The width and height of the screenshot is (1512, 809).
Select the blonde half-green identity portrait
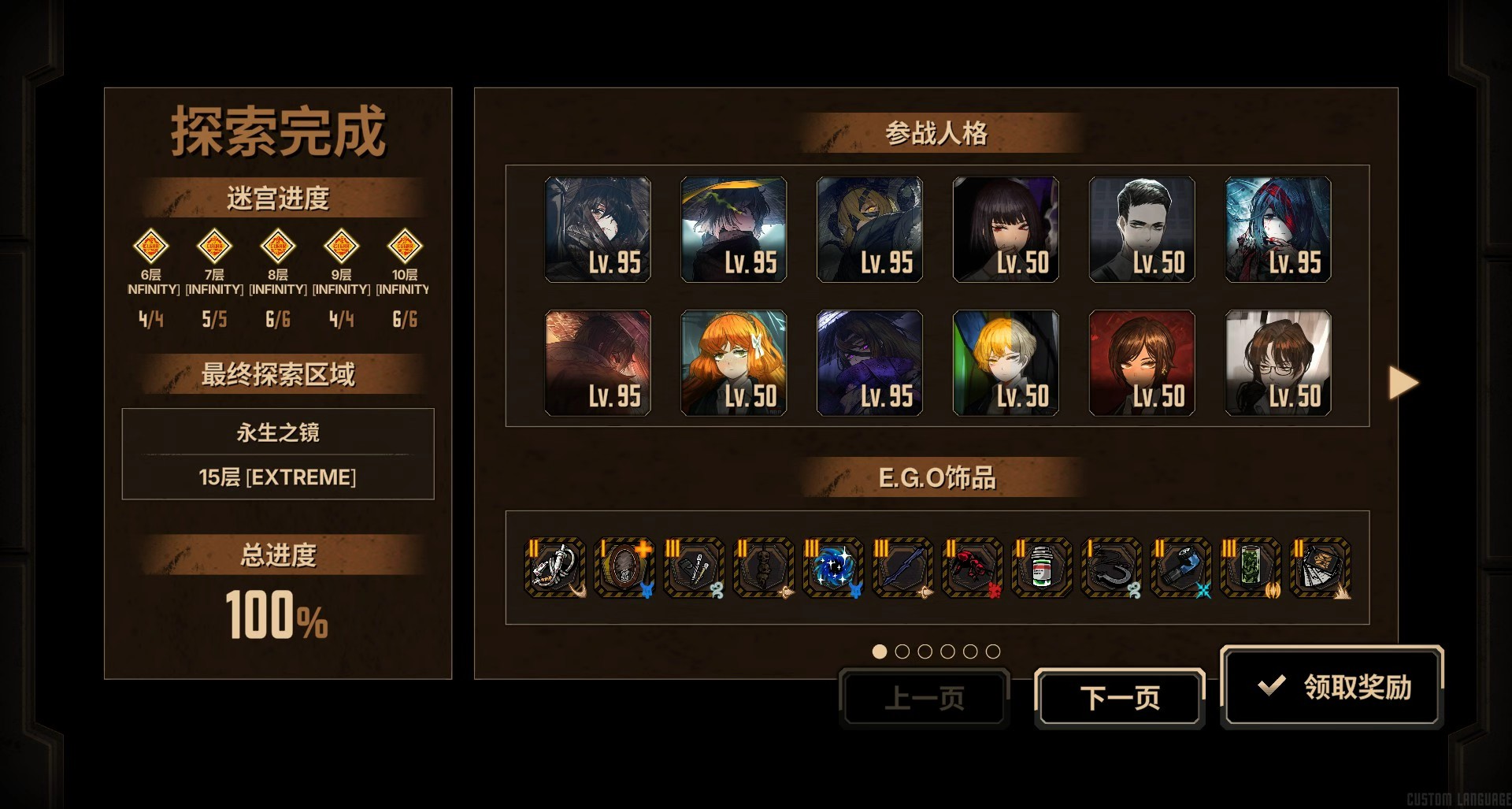coord(1005,362)
